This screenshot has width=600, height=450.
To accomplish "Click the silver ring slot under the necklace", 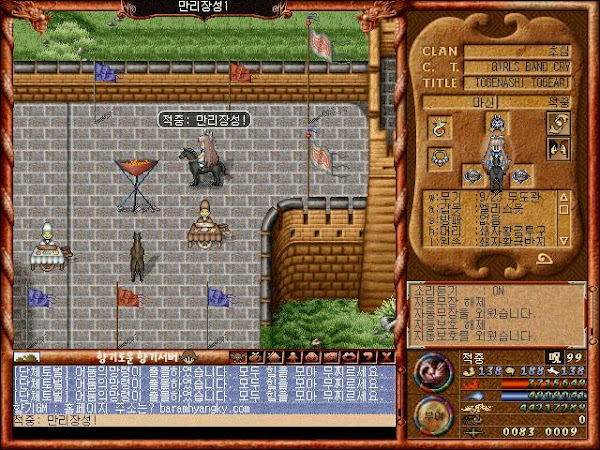I will point(439,156).
